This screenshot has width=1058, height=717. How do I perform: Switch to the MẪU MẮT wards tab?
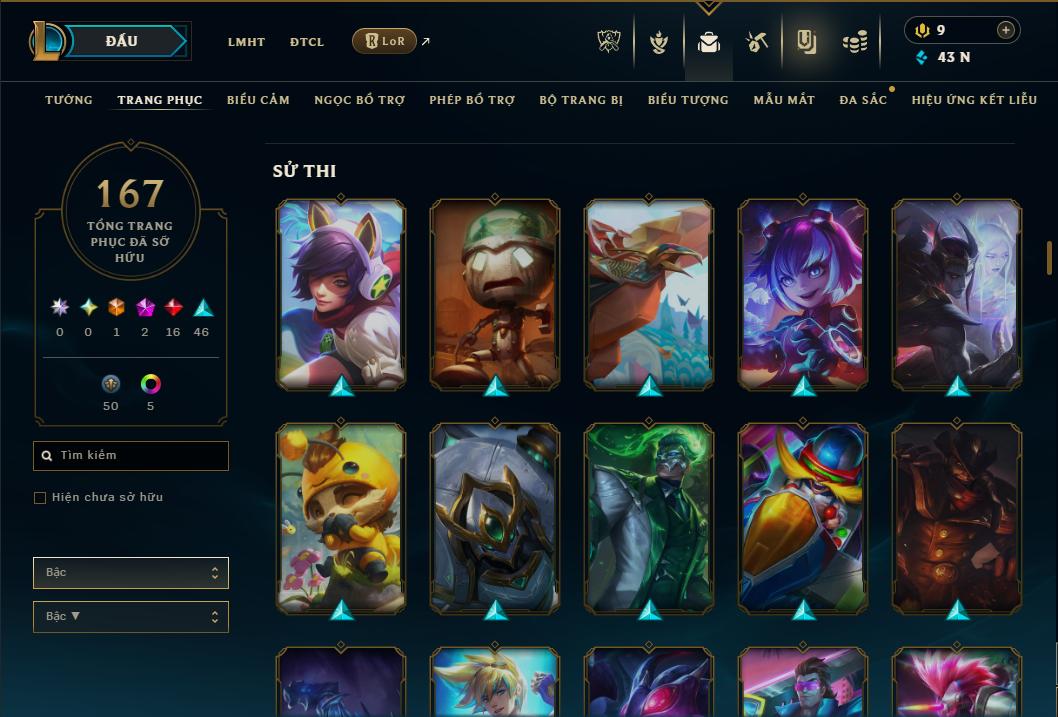click(784, 100)
